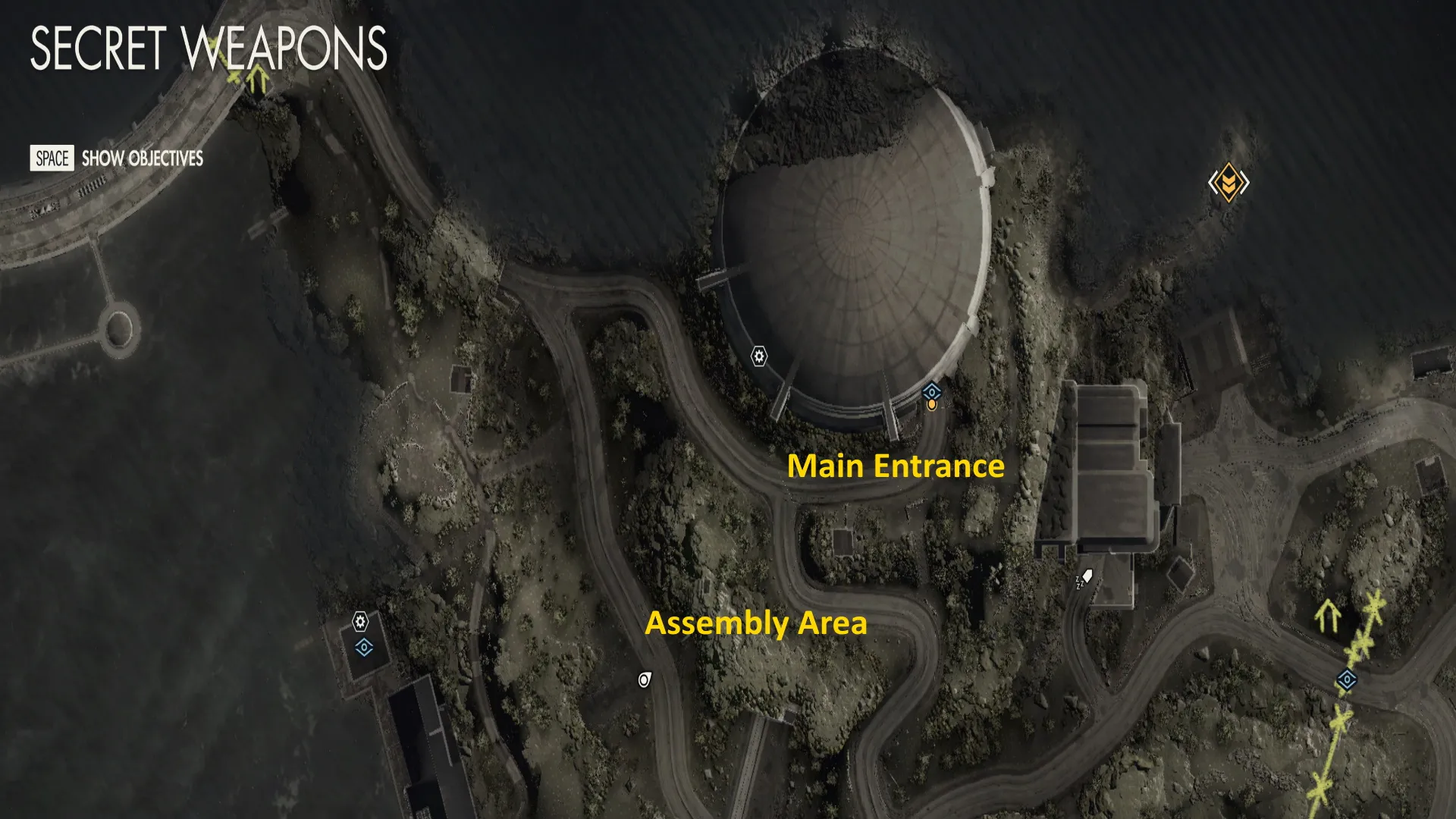
Task: Click the blue eye marker at the dome's Main Entrance
Action: click(932, 392)
